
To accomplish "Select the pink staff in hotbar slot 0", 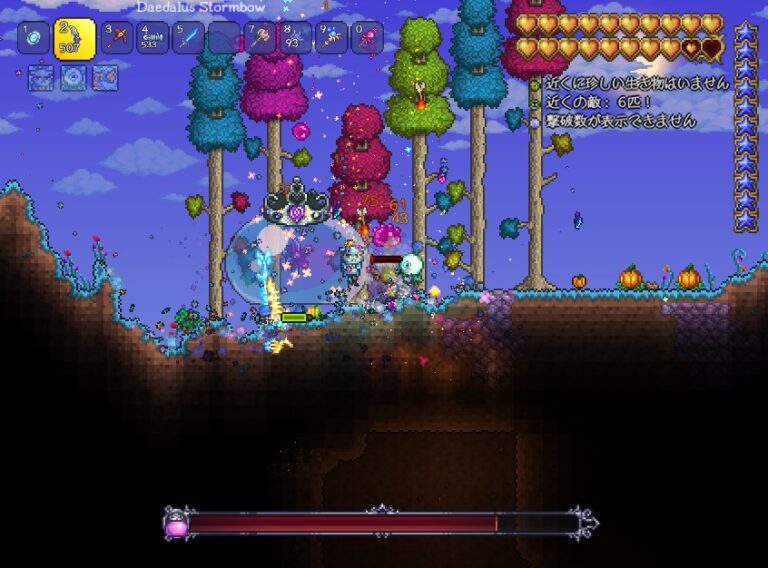I will [x=366, y=38].
